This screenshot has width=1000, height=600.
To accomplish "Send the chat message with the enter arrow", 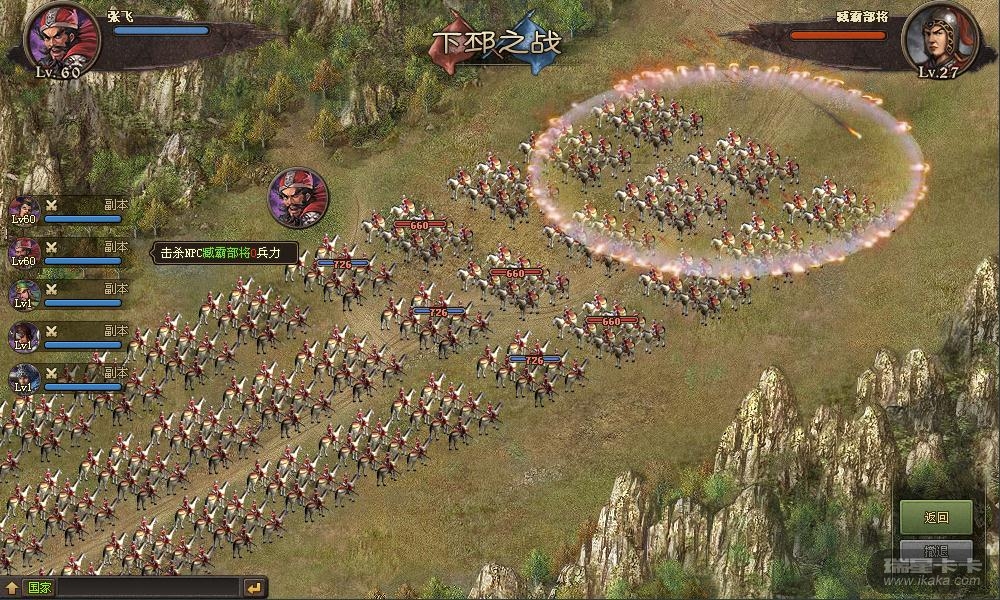I will 255,587.
